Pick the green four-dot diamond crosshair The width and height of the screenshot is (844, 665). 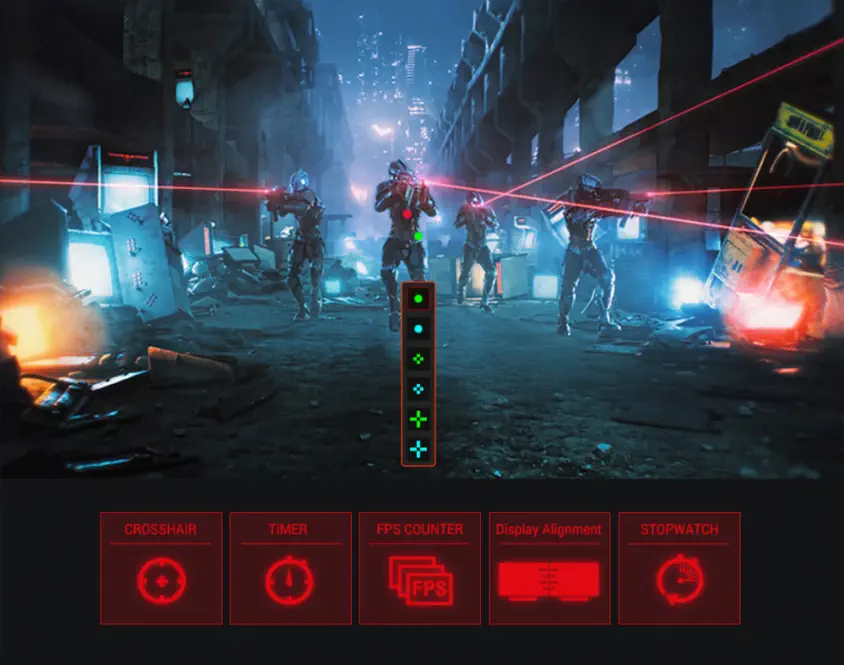tap(418, 358)
